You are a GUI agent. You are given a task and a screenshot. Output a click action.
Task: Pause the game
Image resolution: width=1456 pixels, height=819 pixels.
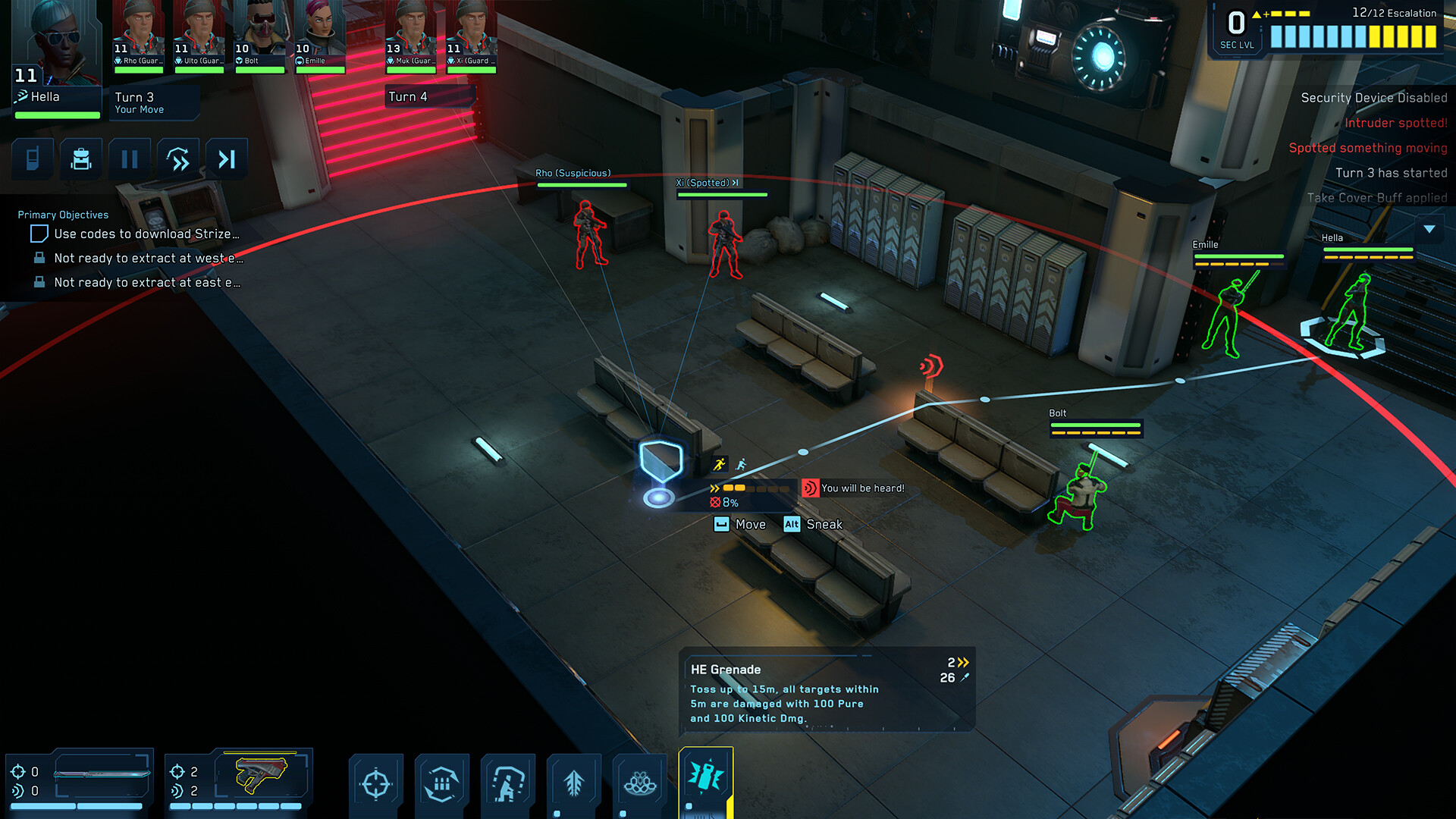tap(130, 159)
